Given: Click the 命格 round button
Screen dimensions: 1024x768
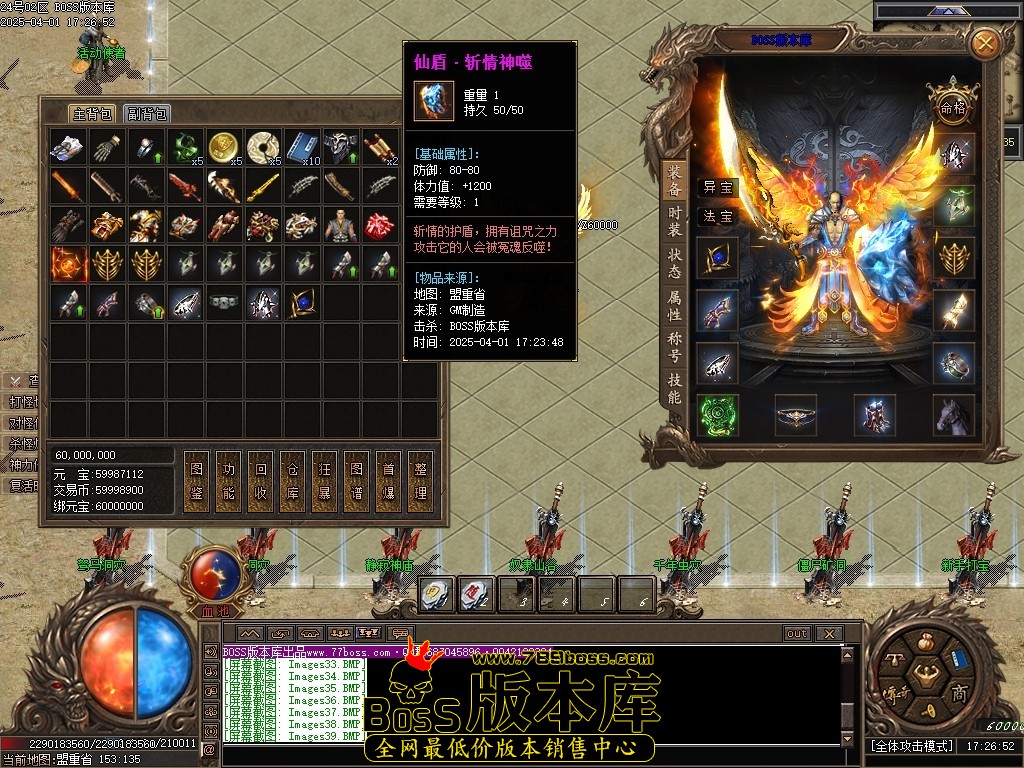Looking at the screenshot, I should click(x=952, y=105).
